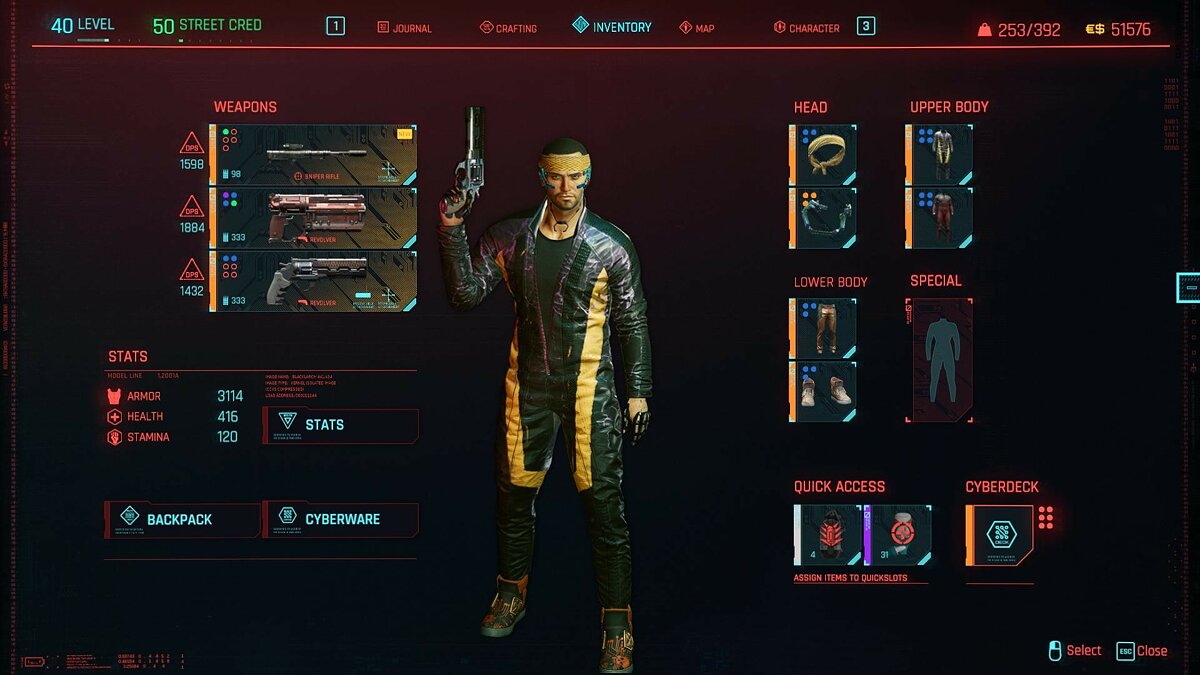Open the detailed Stats panel
The width and height of the screenshot is (1200, 675).
(x=340, y=425)
